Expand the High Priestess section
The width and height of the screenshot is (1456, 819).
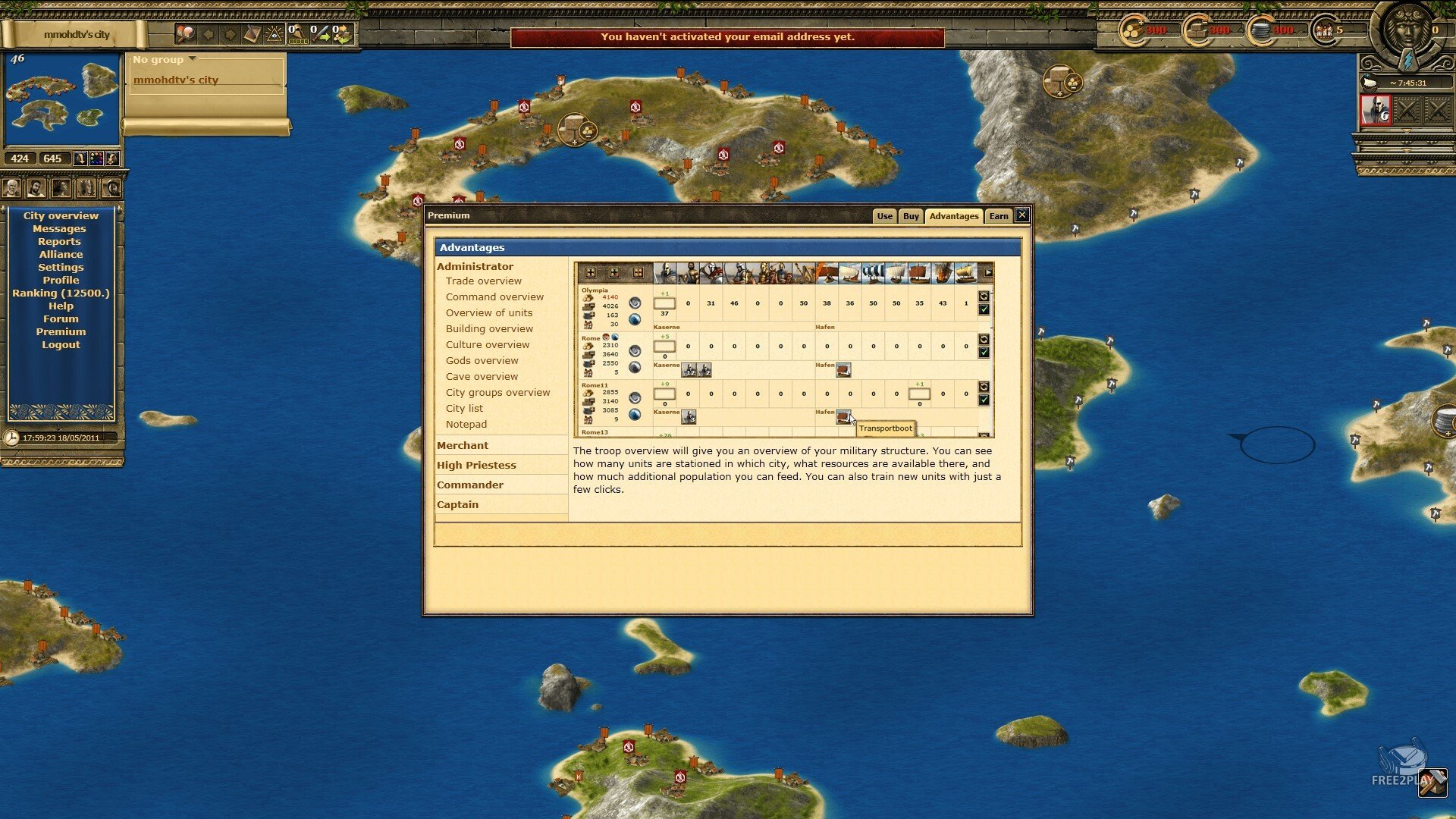[476, 466]
